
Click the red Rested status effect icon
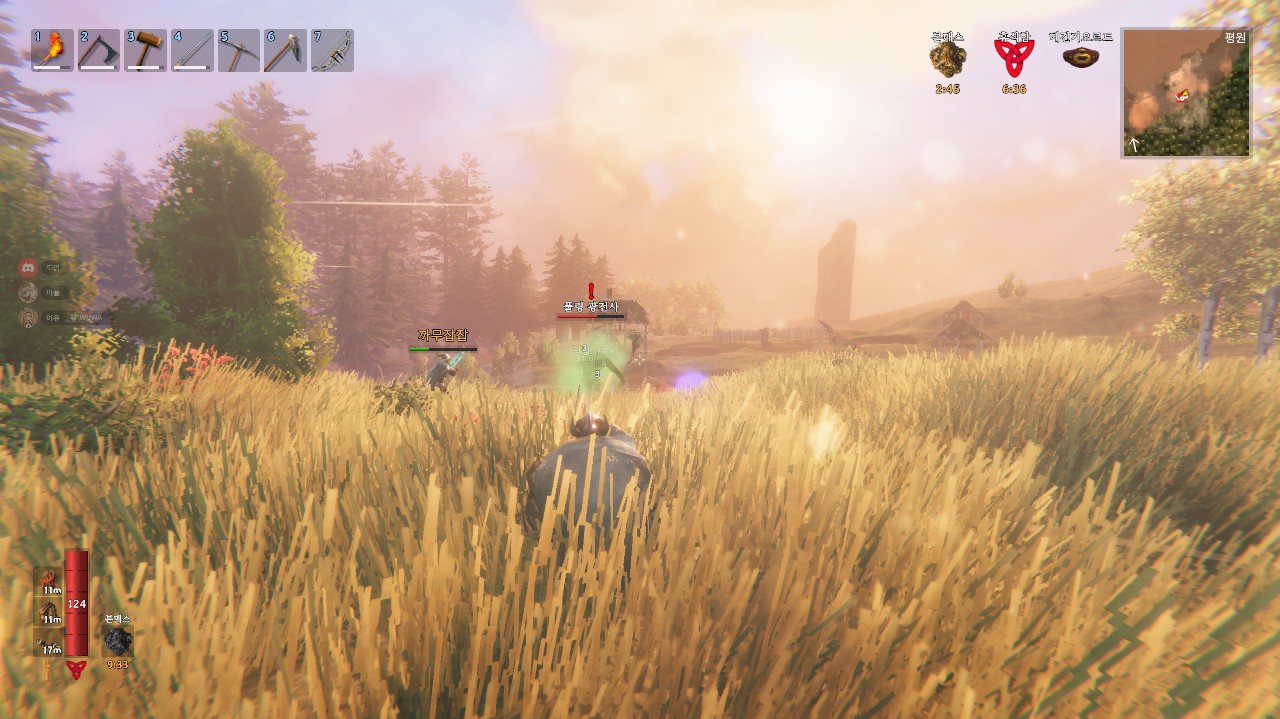[x=1013, y=58]
